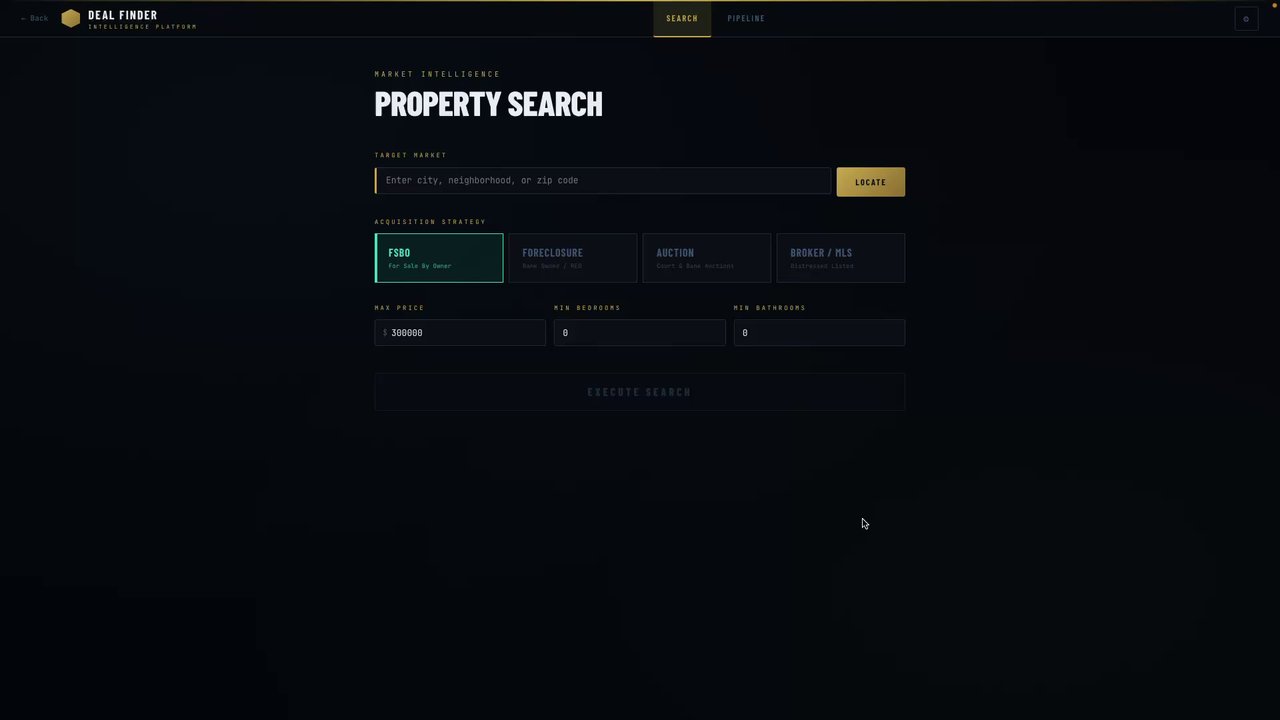The height and width of the screenshot is (720, 1280).
Task: Go back using the Back link
Action: point(35,18)
